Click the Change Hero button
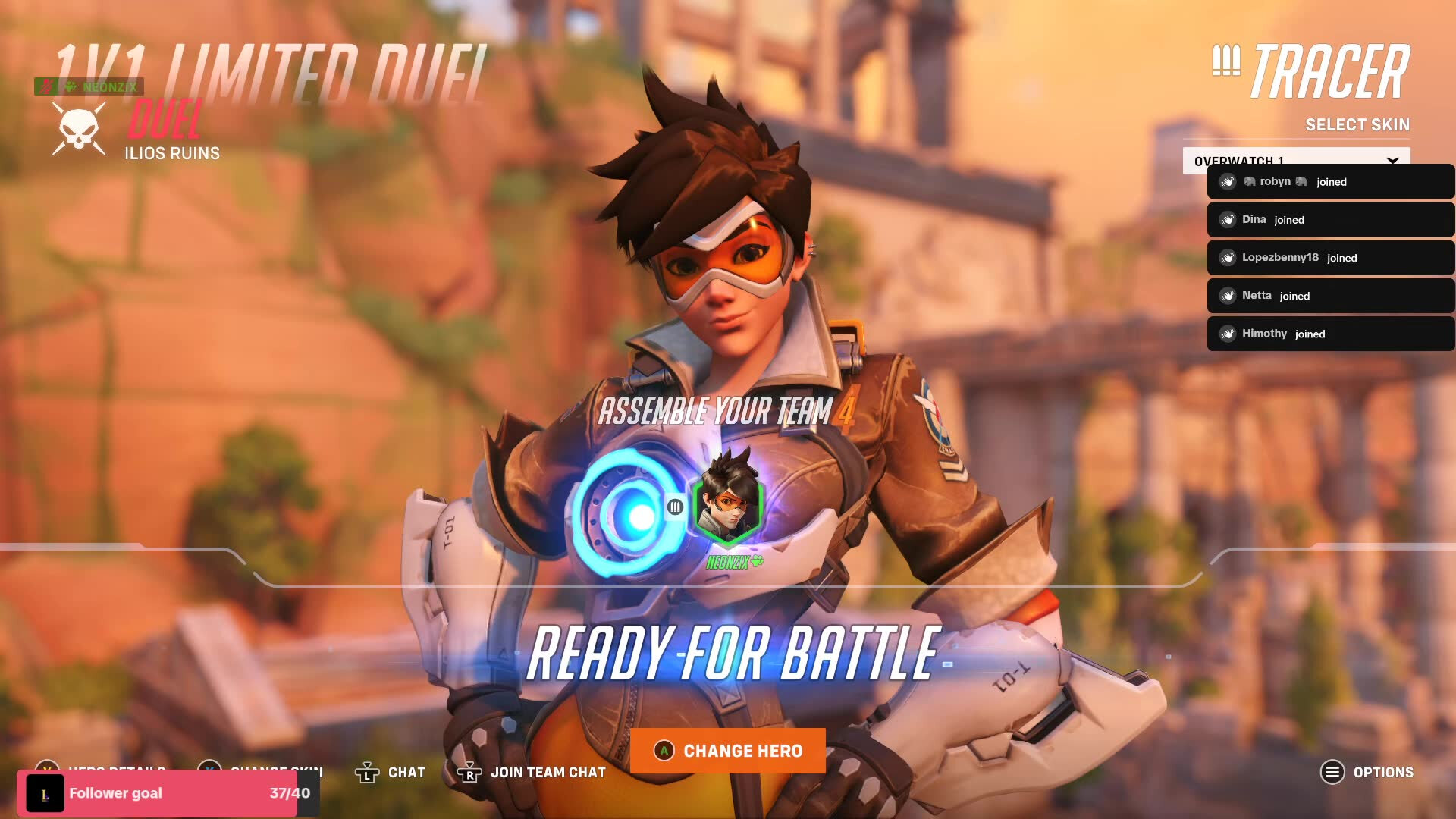The height and width of the screenshot is (819, 1456). 728,751
